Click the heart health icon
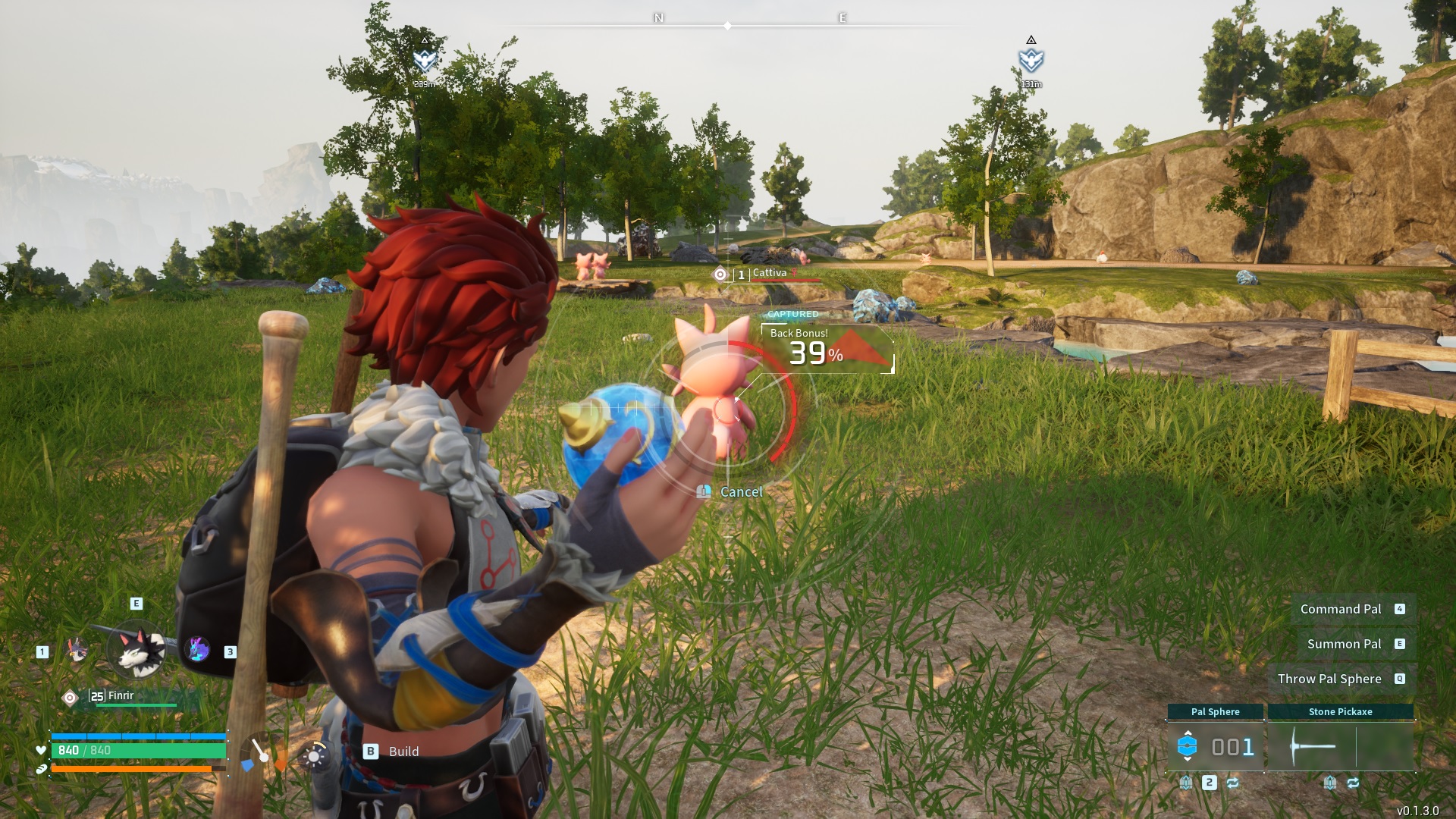Screen dimensions: 1456x819 click(x=41, y=750)
